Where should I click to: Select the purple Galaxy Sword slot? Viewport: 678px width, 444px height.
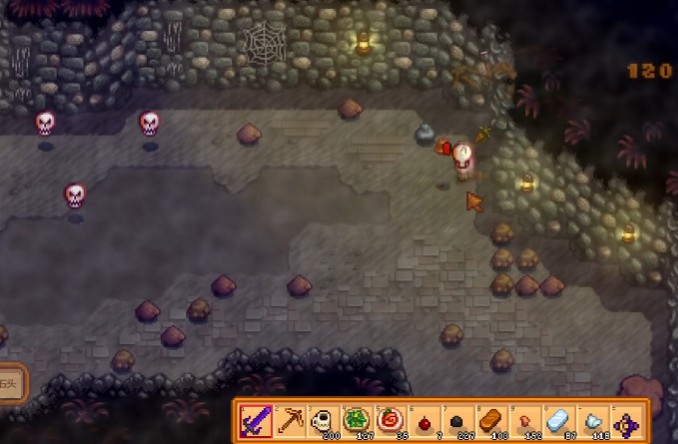[x=256, y=421]
